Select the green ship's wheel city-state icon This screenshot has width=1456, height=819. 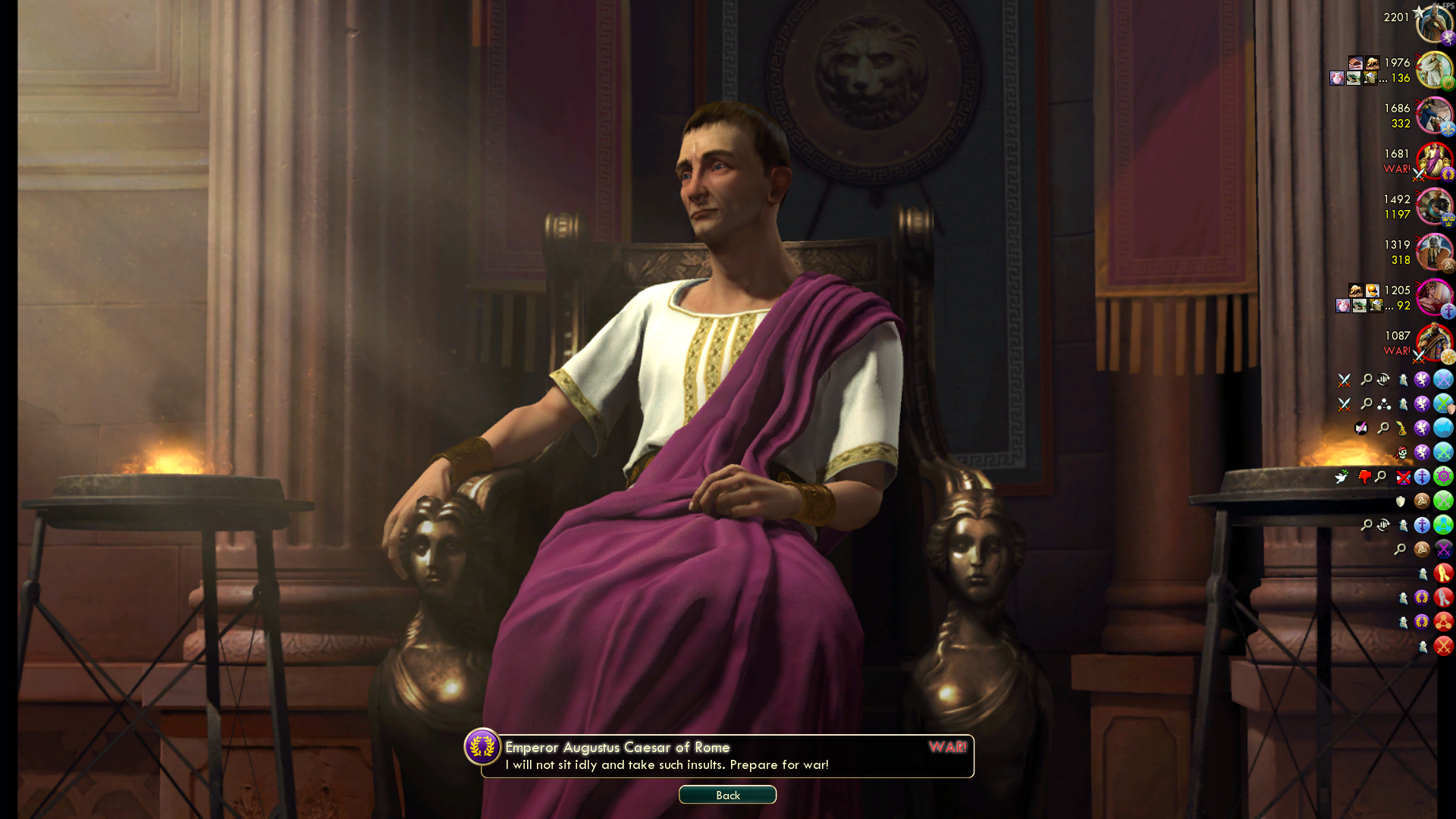click(x=1443, y=476)
